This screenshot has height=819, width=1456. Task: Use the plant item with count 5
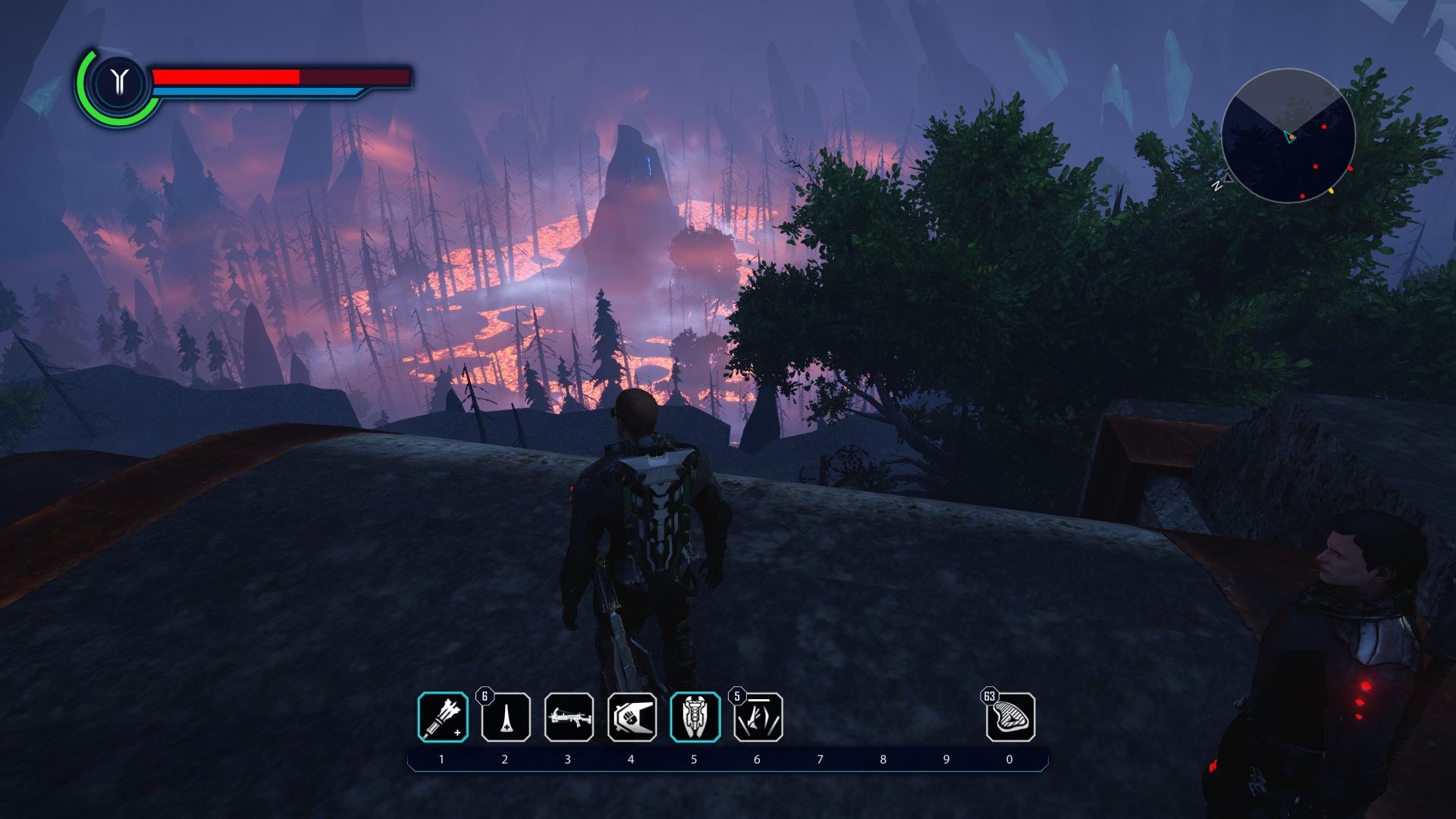pyautogui.click(x=758, y=717)
